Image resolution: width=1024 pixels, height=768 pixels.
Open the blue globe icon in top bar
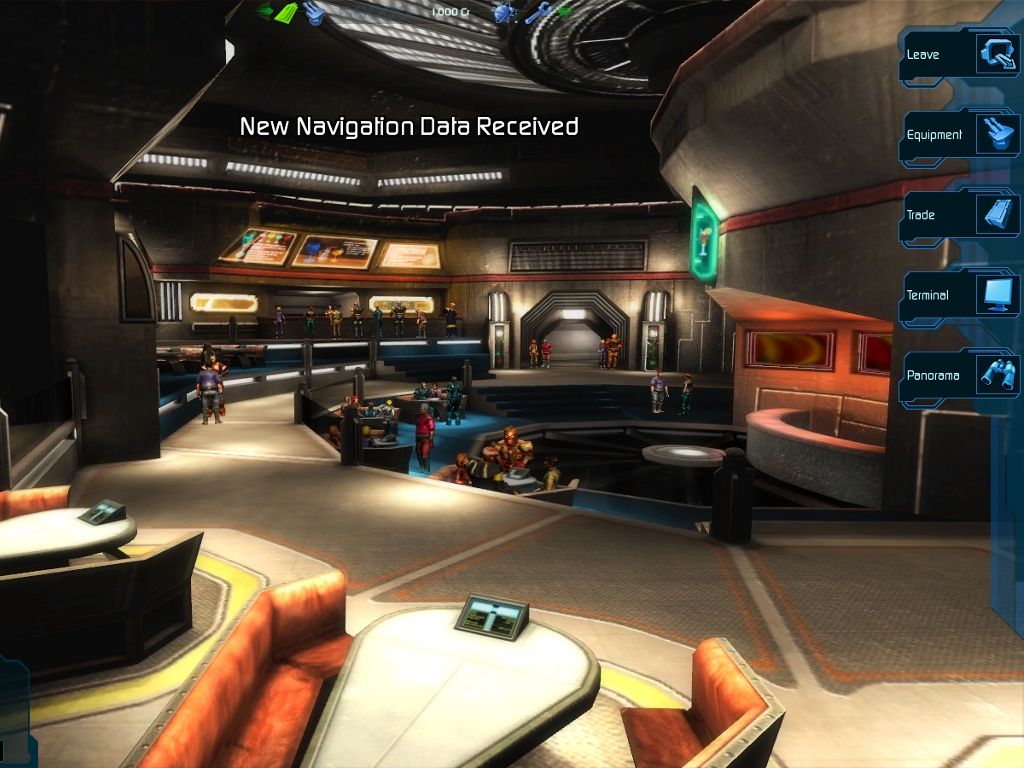point(505,12)
